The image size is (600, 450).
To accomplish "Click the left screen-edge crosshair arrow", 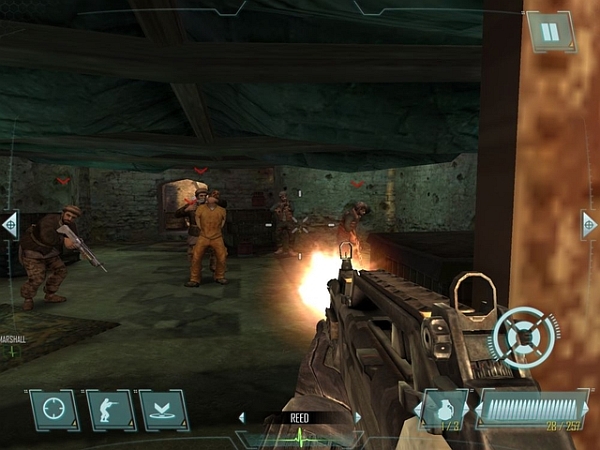I will pos(9,224).
